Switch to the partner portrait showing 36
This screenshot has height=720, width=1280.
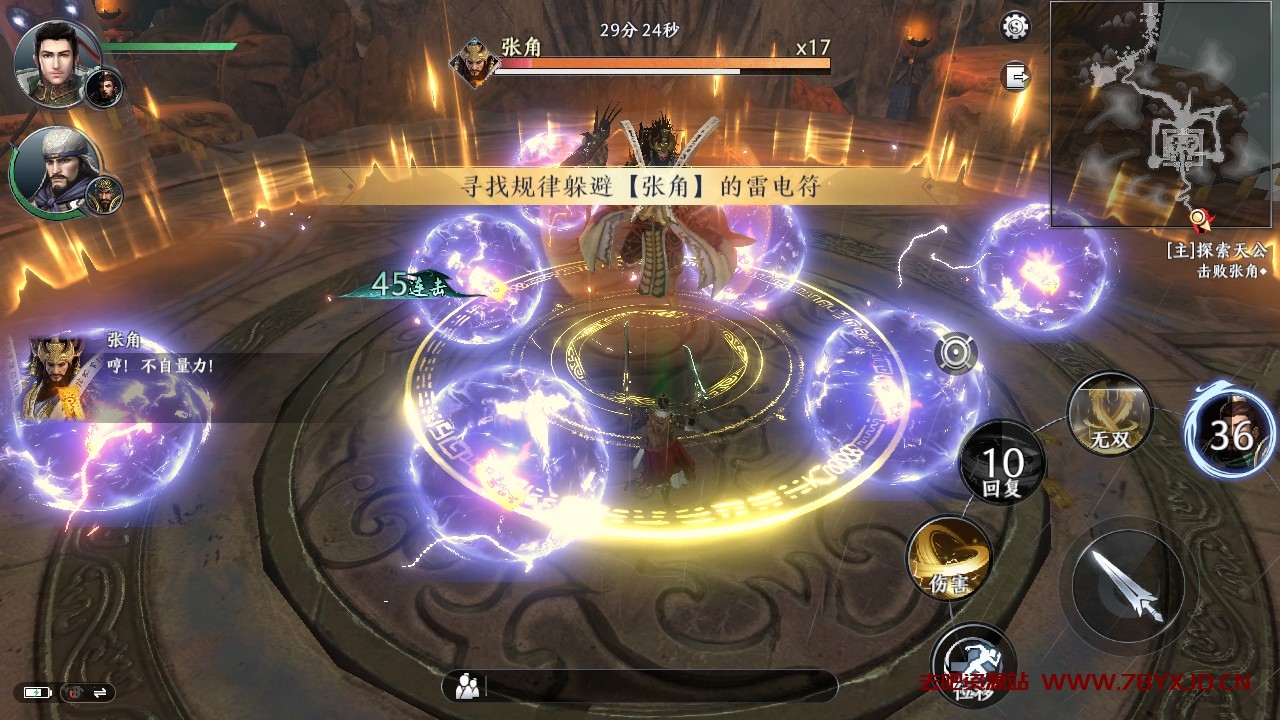(x=1229, y=433)
